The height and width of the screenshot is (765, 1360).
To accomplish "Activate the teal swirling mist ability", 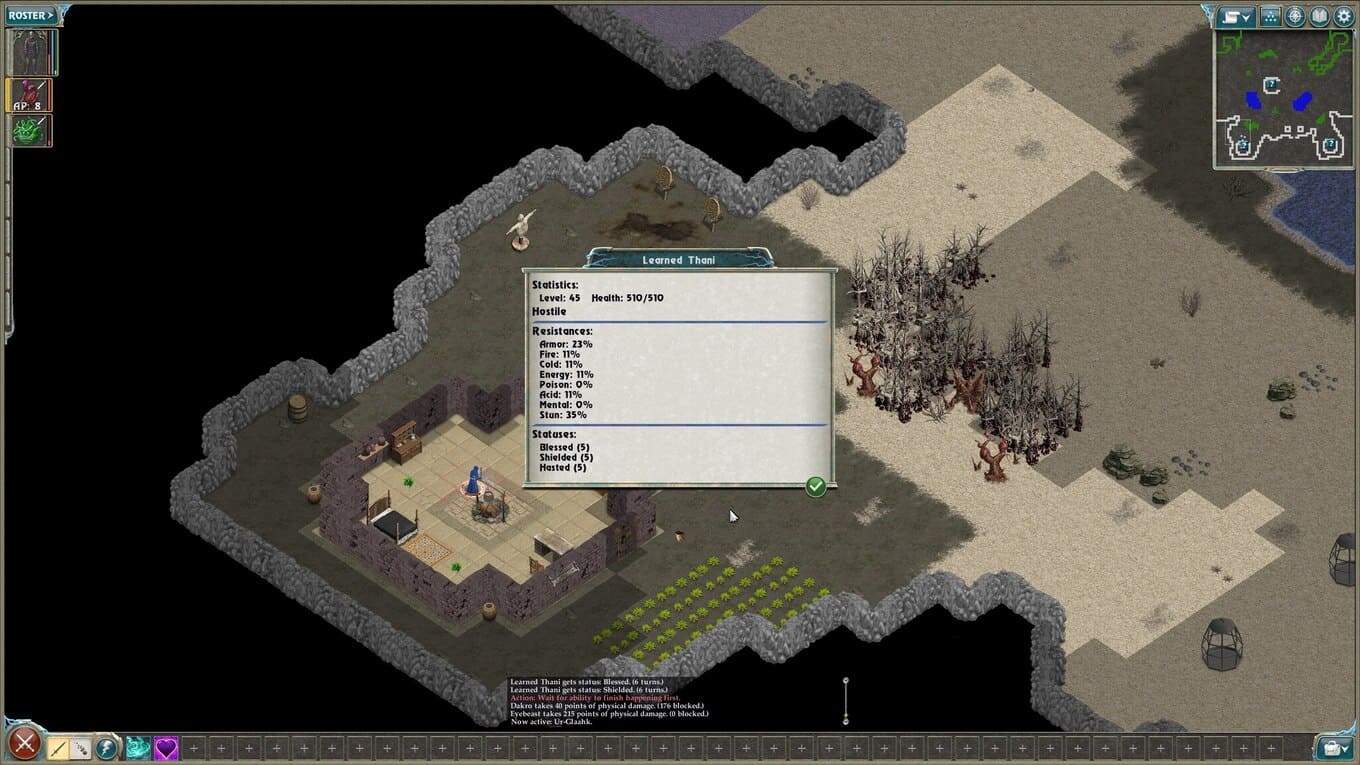I will (137, 747).
